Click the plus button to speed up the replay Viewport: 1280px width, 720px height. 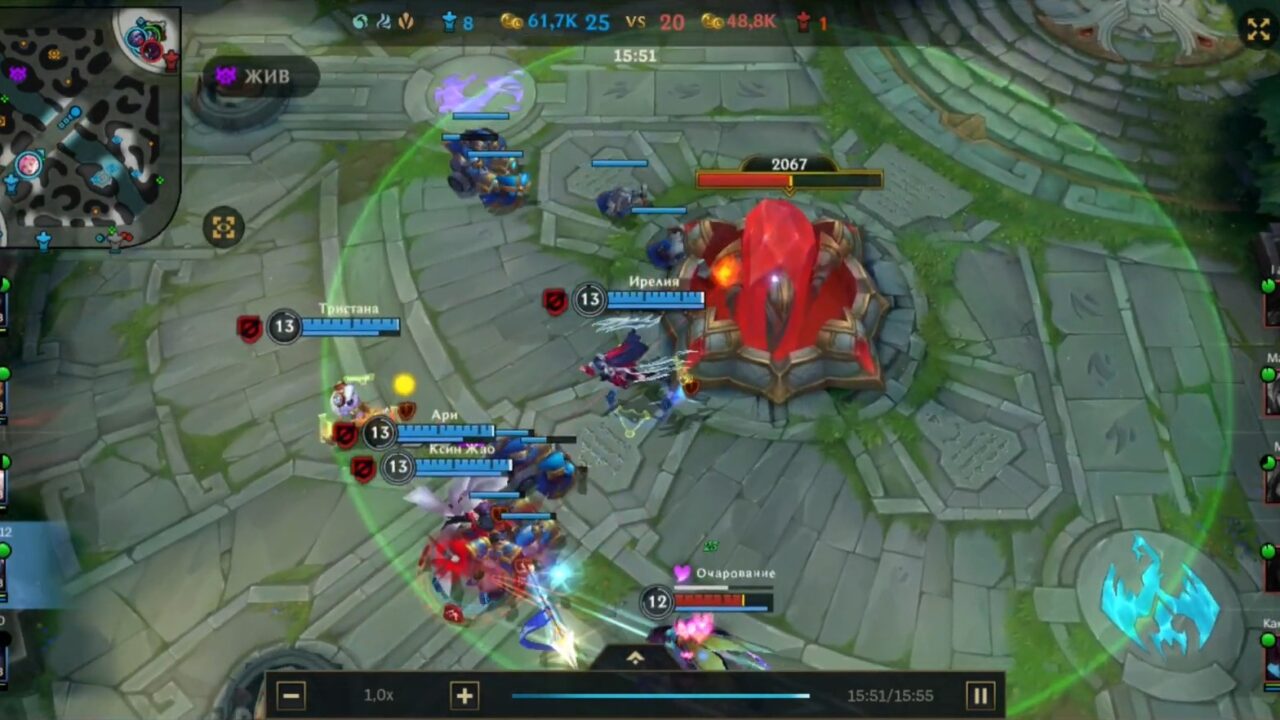coord(463,695)
